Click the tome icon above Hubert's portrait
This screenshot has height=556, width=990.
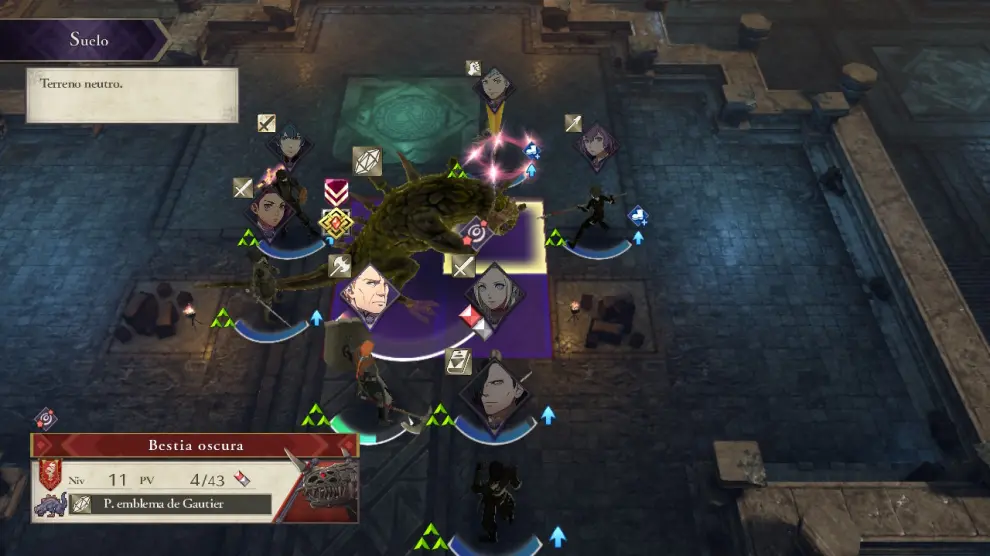click(x=458, y=360)
